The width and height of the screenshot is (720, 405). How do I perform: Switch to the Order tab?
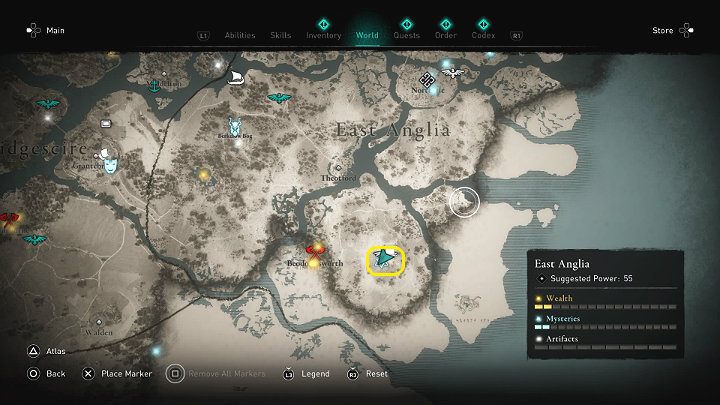coord(446,35)
